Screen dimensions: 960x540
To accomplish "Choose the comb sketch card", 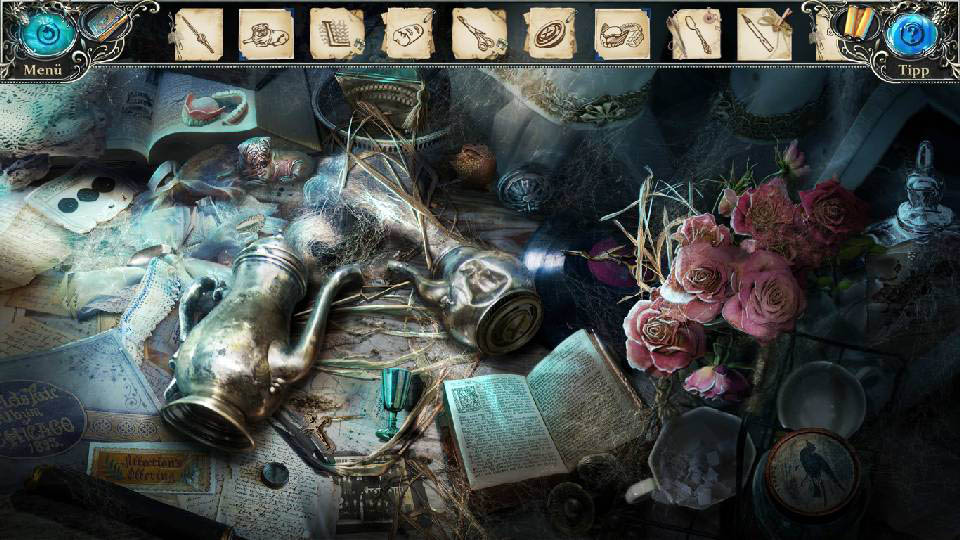I will pyautogui.click(x=337, y=34).
